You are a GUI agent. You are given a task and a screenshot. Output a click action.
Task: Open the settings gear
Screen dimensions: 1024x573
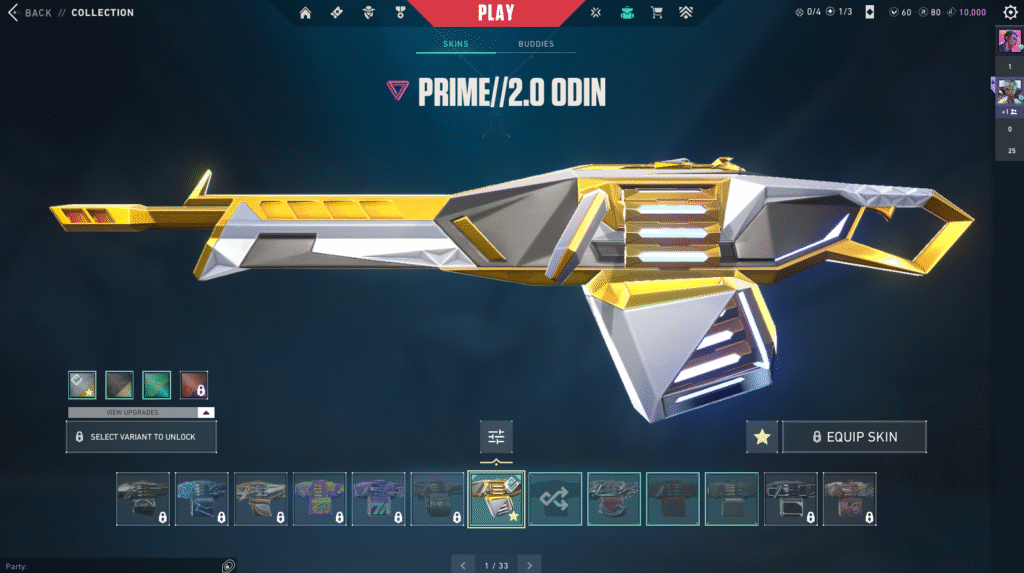coord(1010,12)
